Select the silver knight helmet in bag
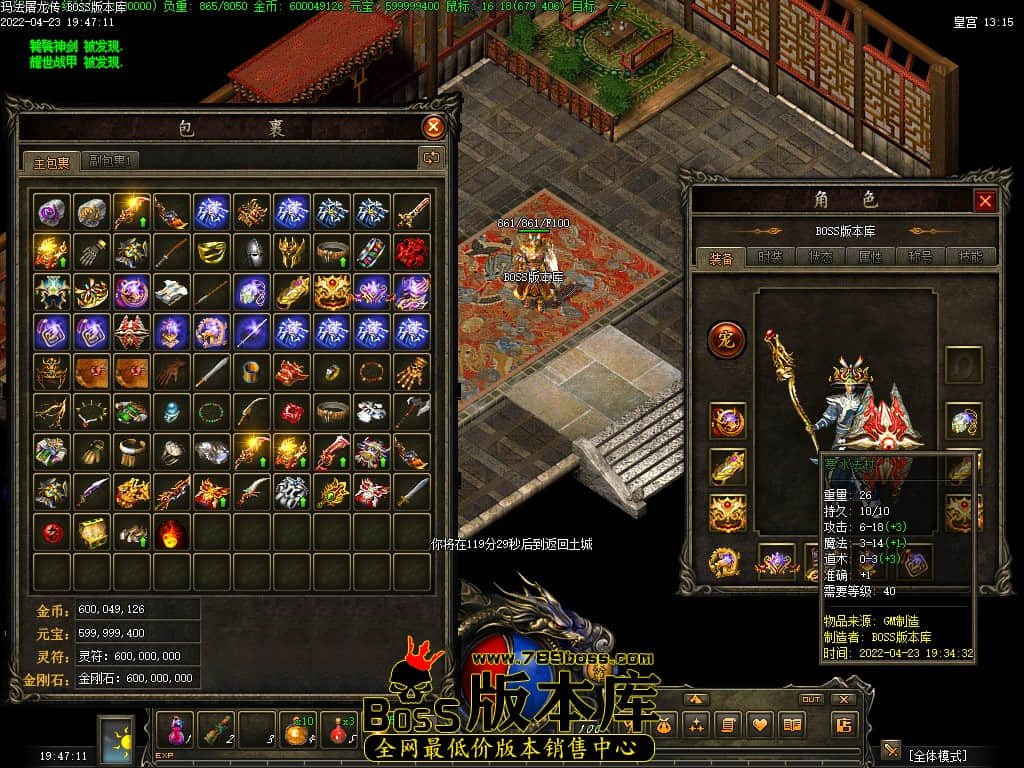The height and width of the screenshot is (768, 1024). pyautogui.click(x=252, y=250)
